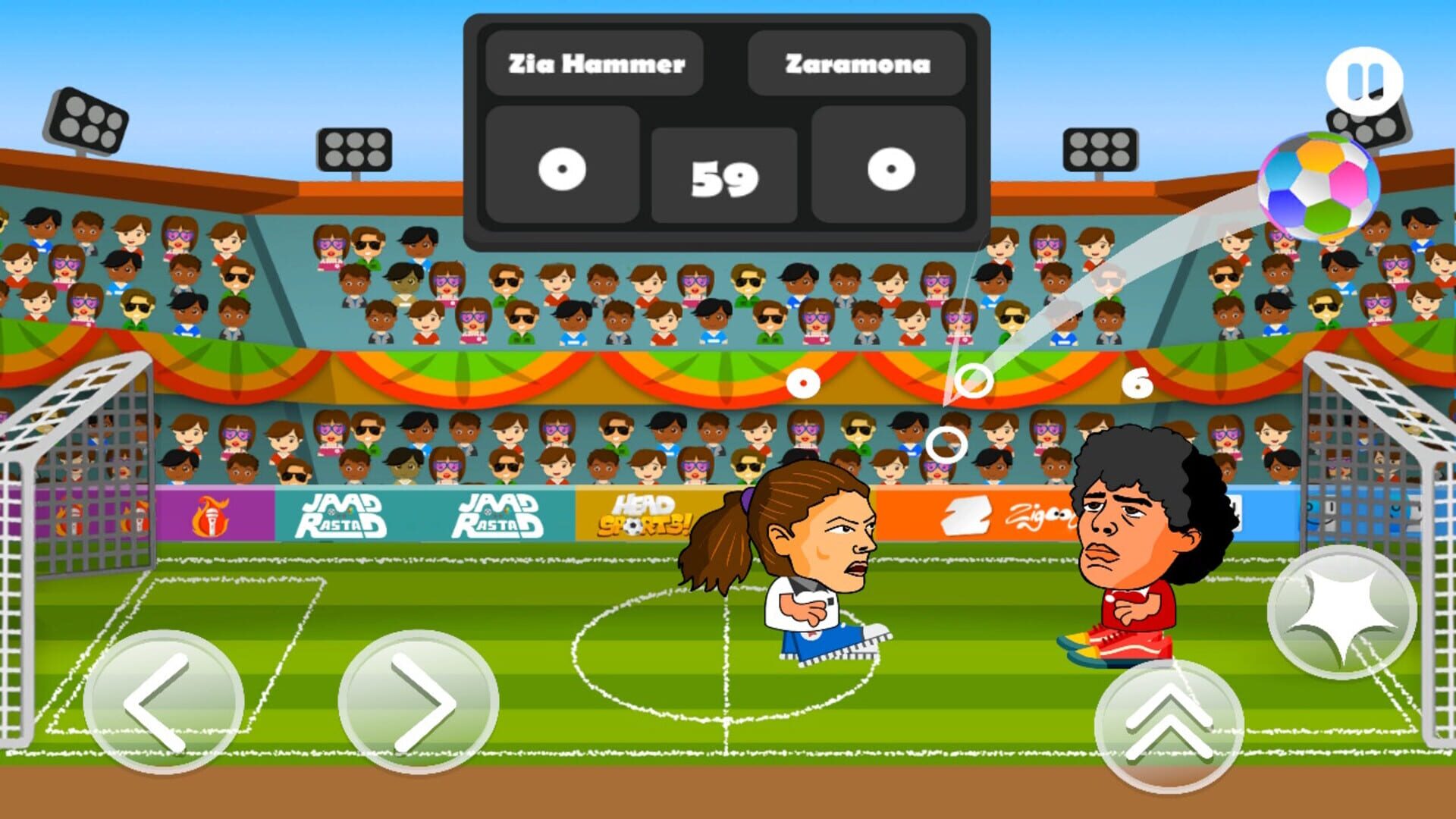This screenshot has width=1456, height=819.
Task: Click the Zia Hammer name plate
Action: coord(598,64)
